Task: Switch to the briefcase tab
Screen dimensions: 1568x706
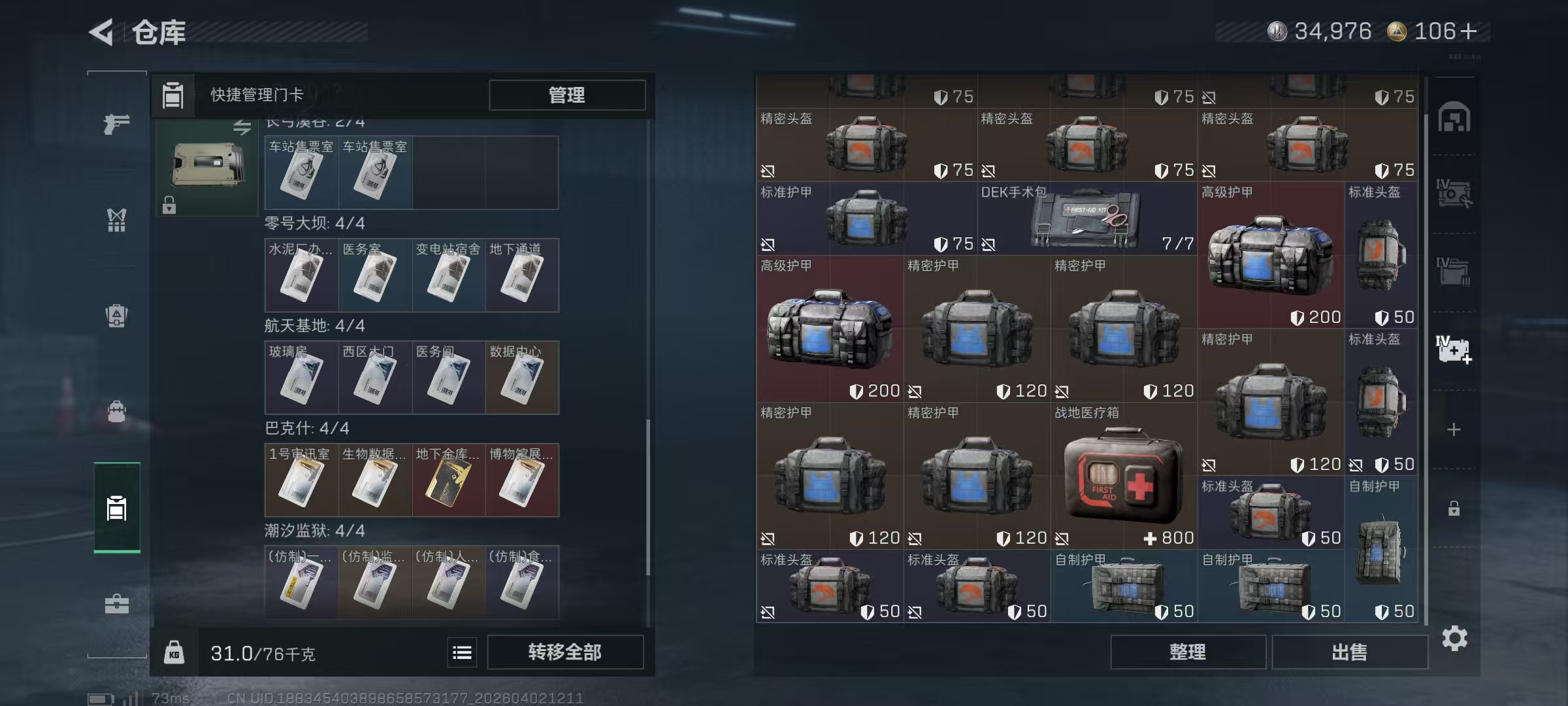Action: (116, 604)
